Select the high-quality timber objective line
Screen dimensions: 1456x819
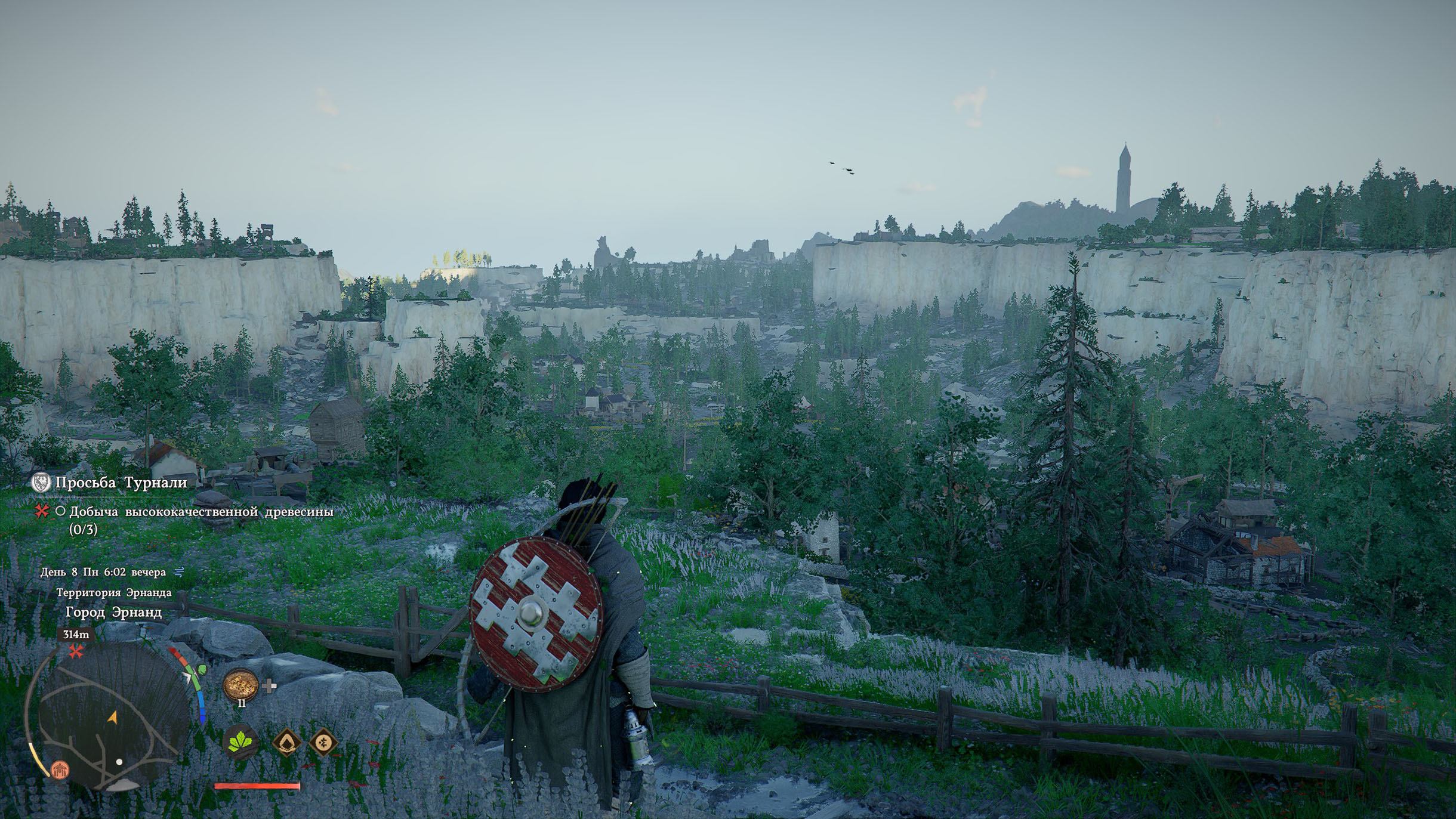(201, 512)
